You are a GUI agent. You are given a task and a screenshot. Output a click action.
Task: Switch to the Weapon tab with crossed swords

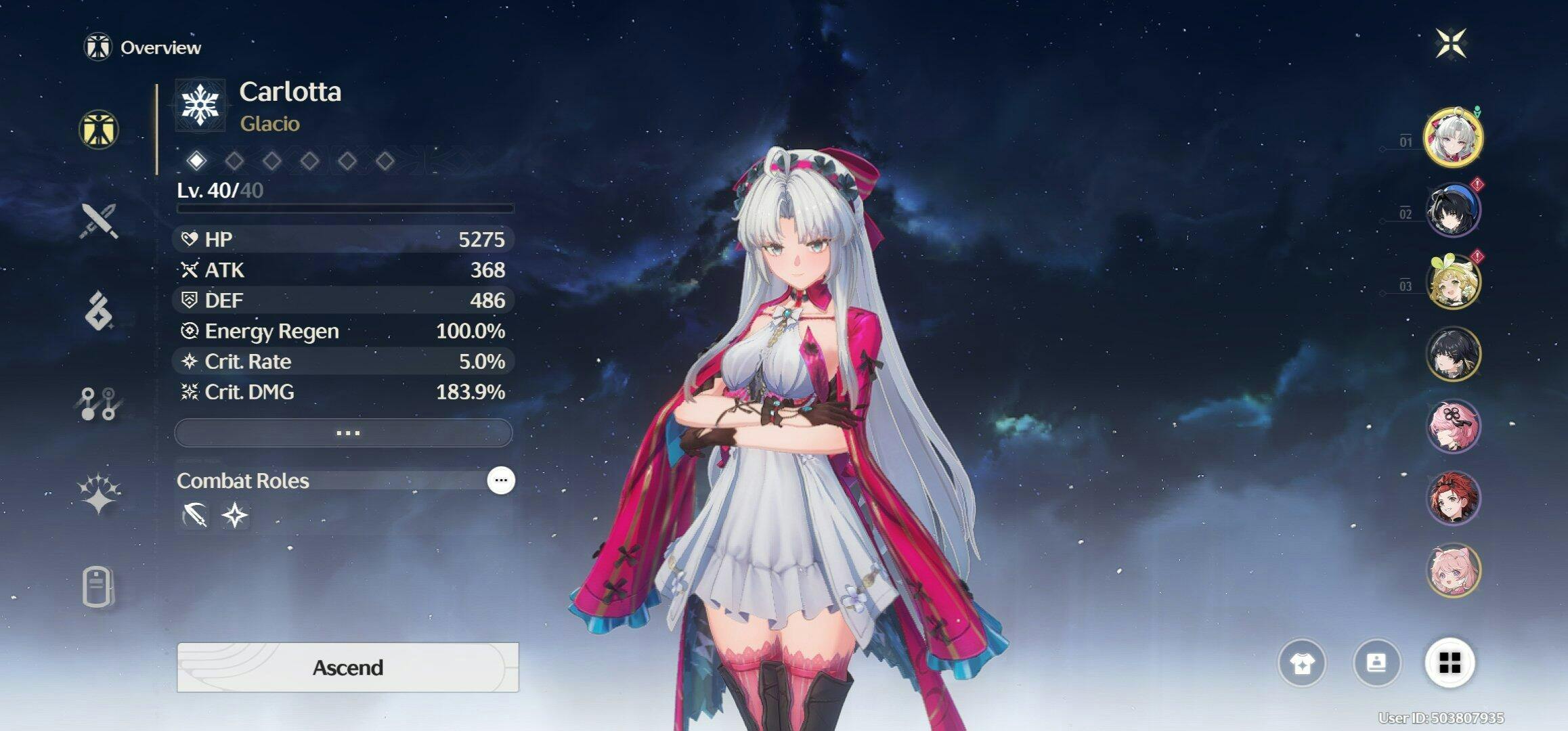pos(100,221)
